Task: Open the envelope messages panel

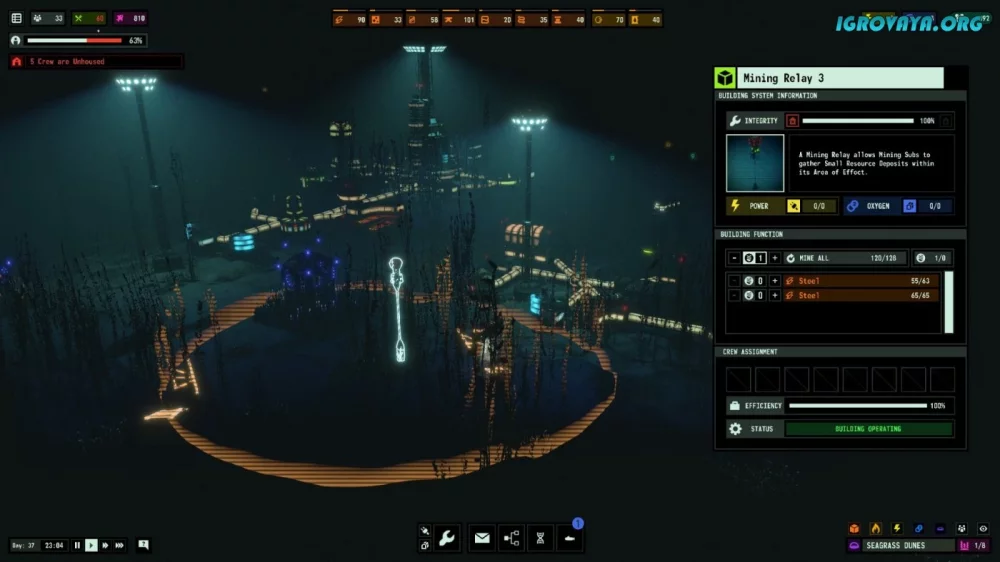Action: pos(482,538)
